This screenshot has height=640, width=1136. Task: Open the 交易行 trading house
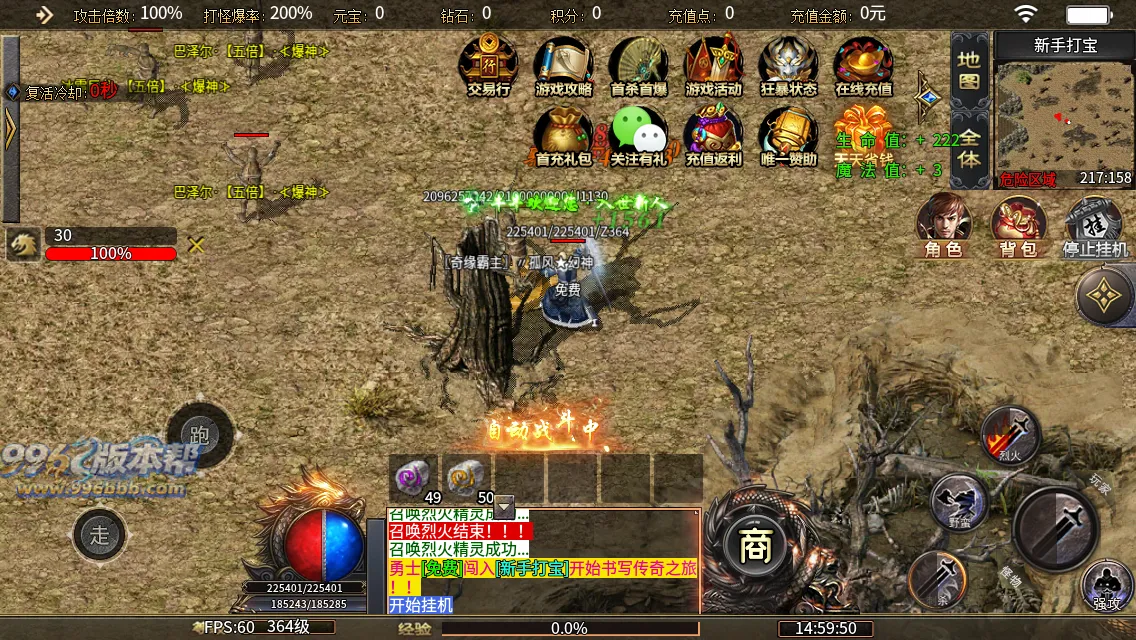pos(488,65)
